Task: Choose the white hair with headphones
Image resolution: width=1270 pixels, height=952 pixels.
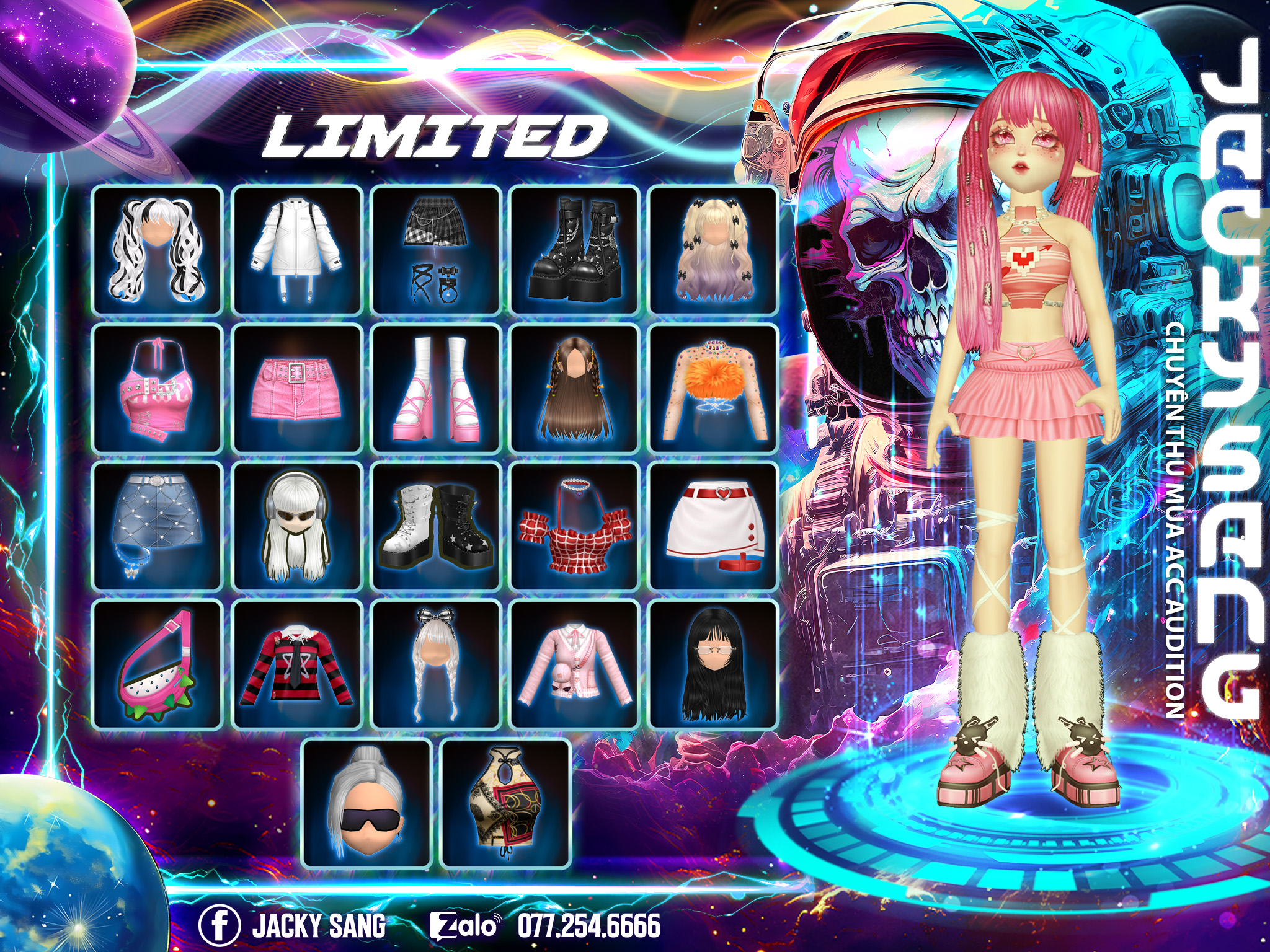Action: point(296,526)
